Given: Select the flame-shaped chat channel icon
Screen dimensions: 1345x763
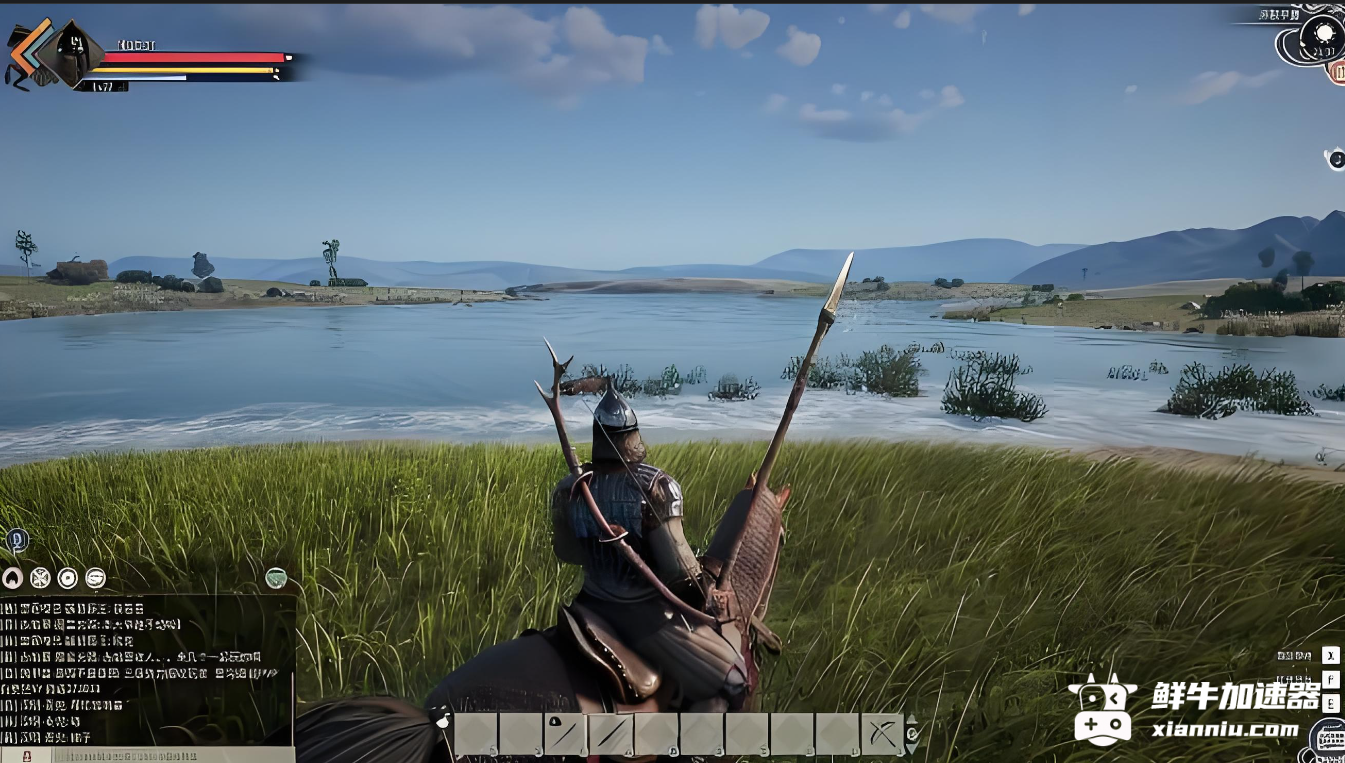Looking at the screenshot, I should click(12, 577).
